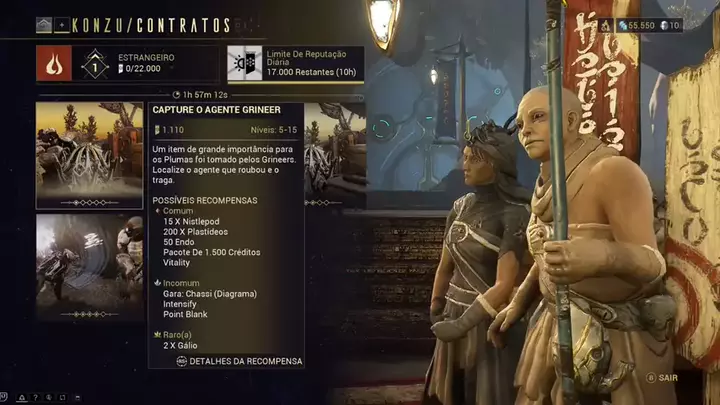
Task: Click the small icon left of credits
Action: [604, 25]
